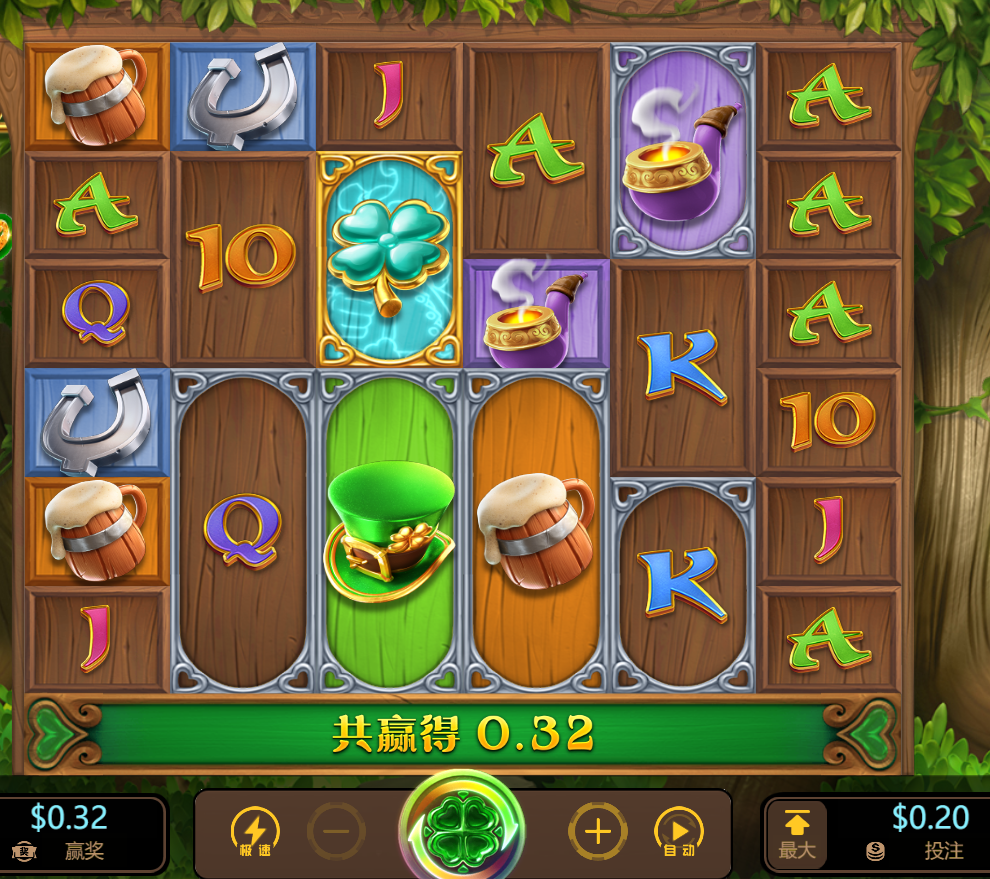Screen dimensions: 990x879
Task: Toggle the lightning bolt turbo speed button
Action: [255, 831]
